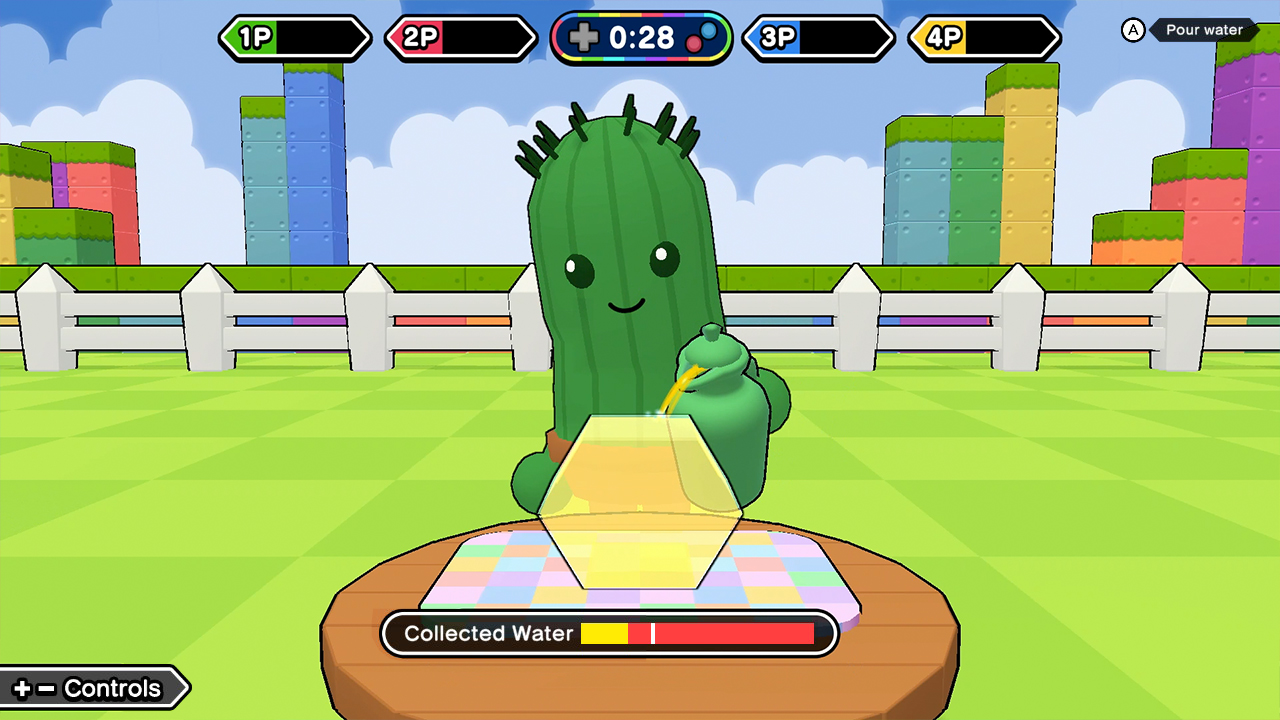Select the pink 2P player banner
Viewport: 1280px width, 720px height.
[x=460, y=39]
